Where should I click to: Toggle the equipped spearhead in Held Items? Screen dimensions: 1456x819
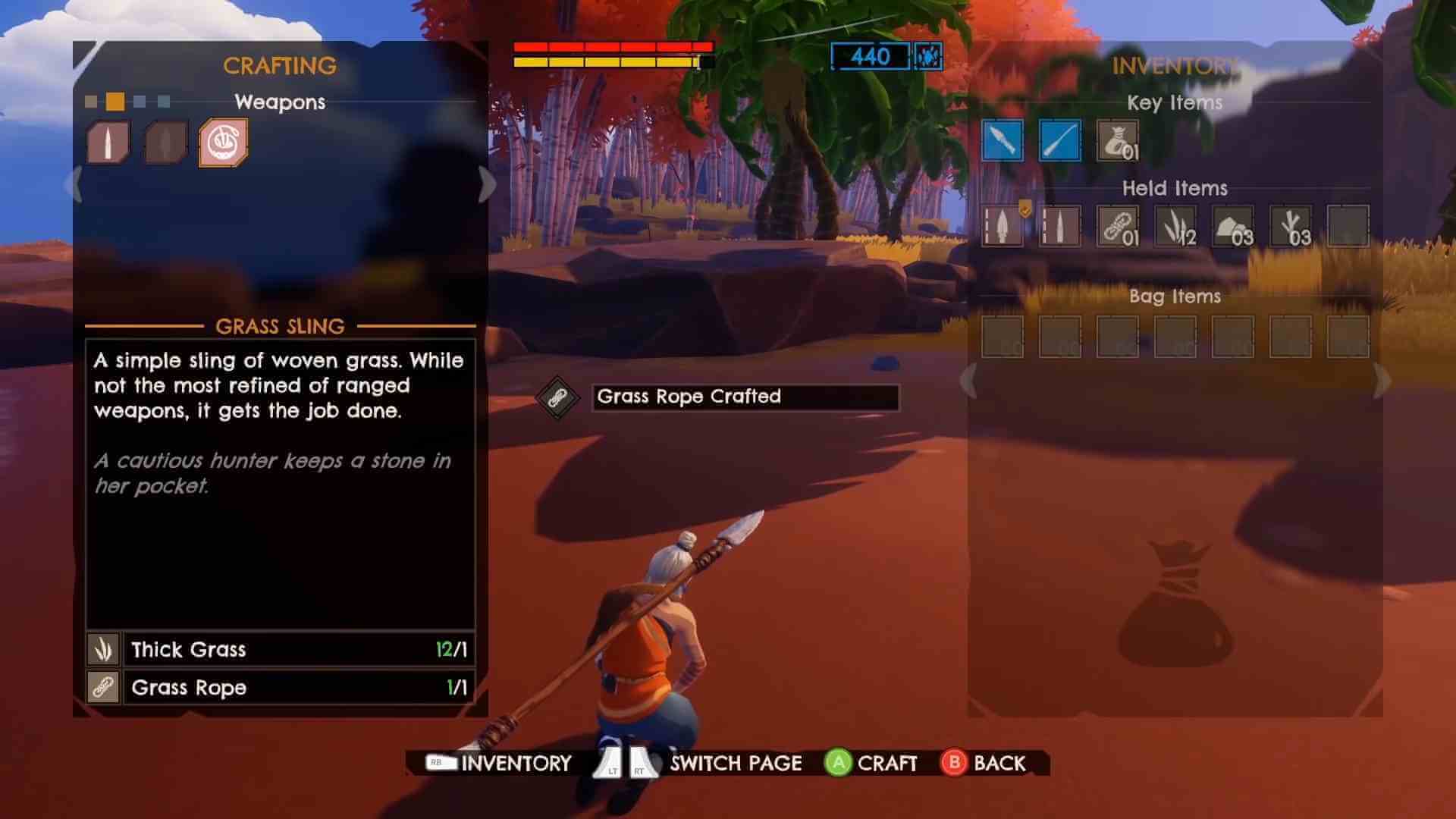point(1003,227)
